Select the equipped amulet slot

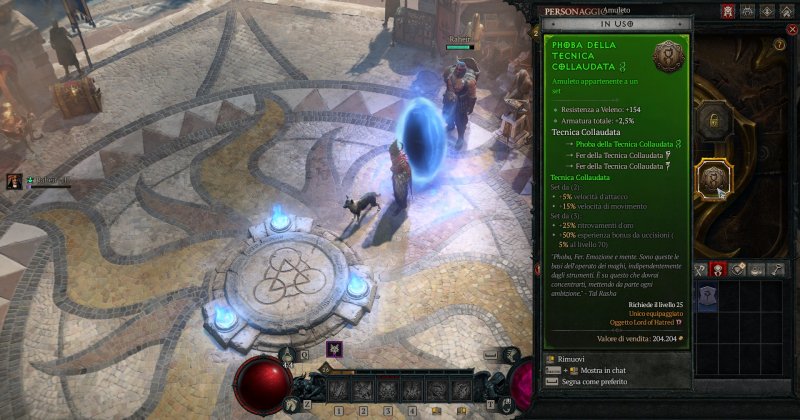716,179
